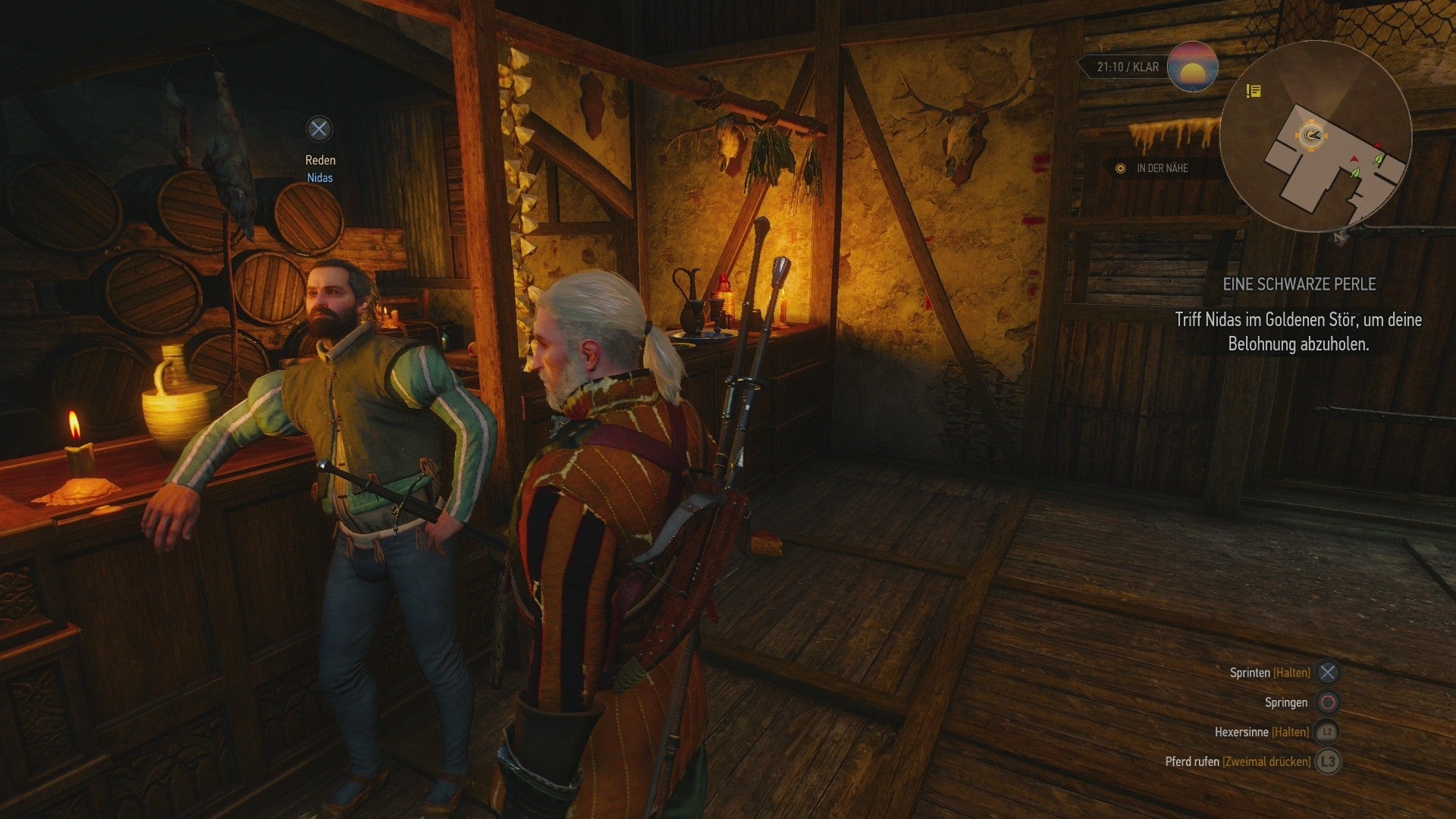Select a green herb leaf icon on the minimap
The width and height of the screenshot is (1456, 819).
1378,159
